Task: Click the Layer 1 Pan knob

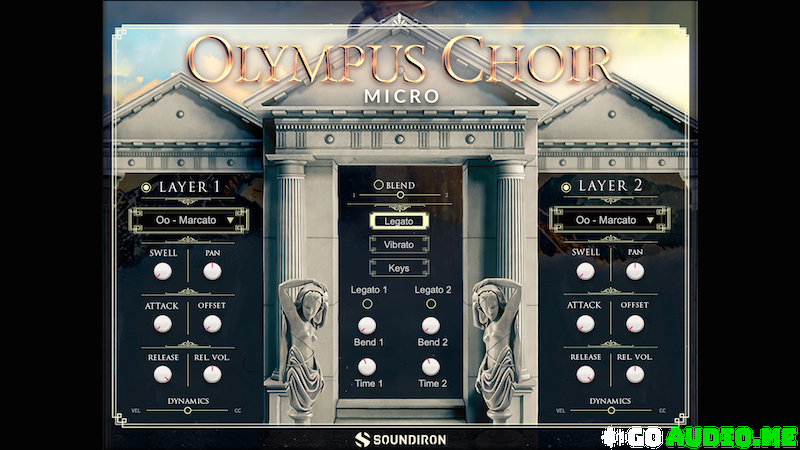Action: pyautogui.click(x=212, y=271)
